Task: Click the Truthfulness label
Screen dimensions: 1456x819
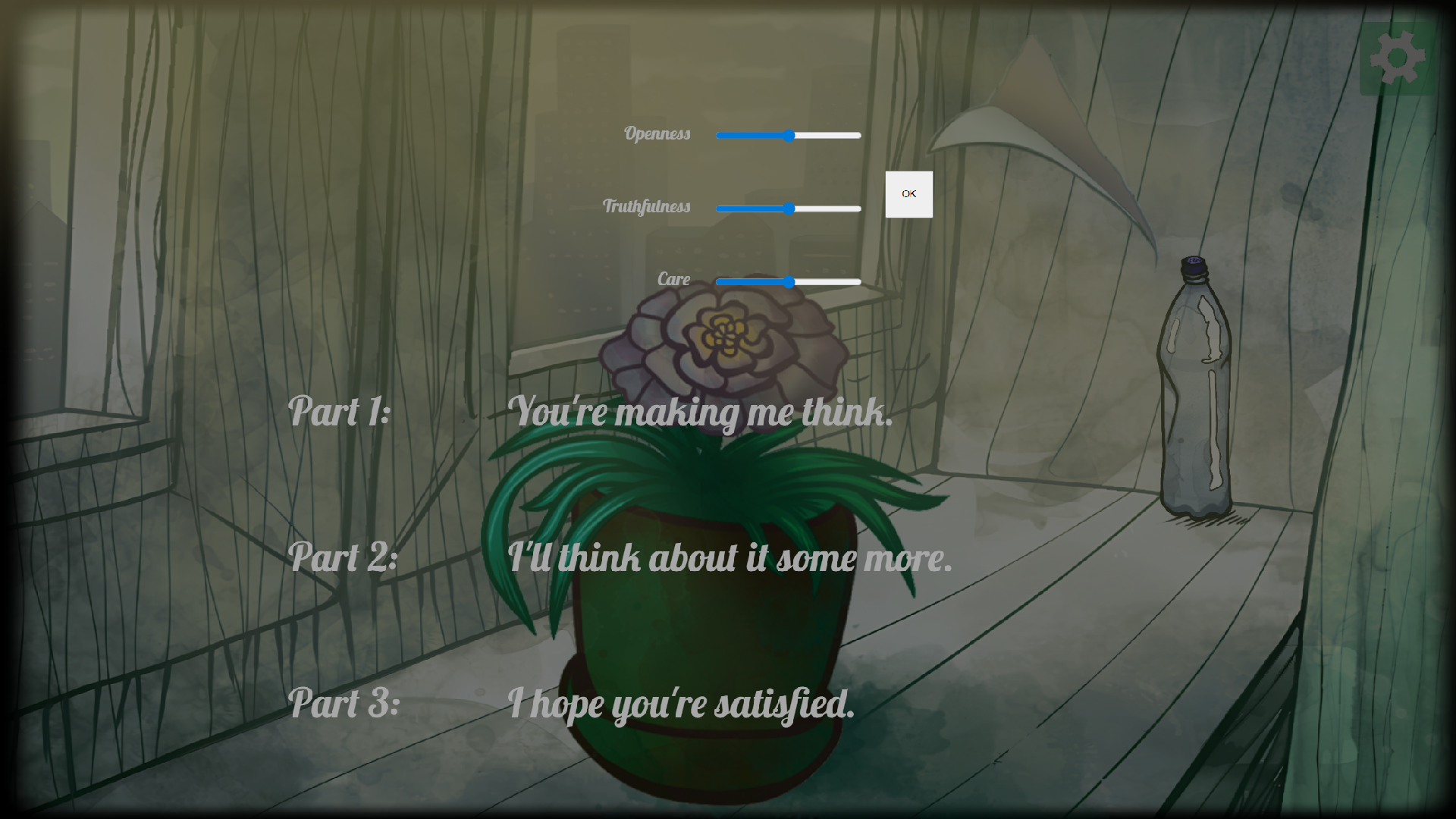Action: point(647,206)
